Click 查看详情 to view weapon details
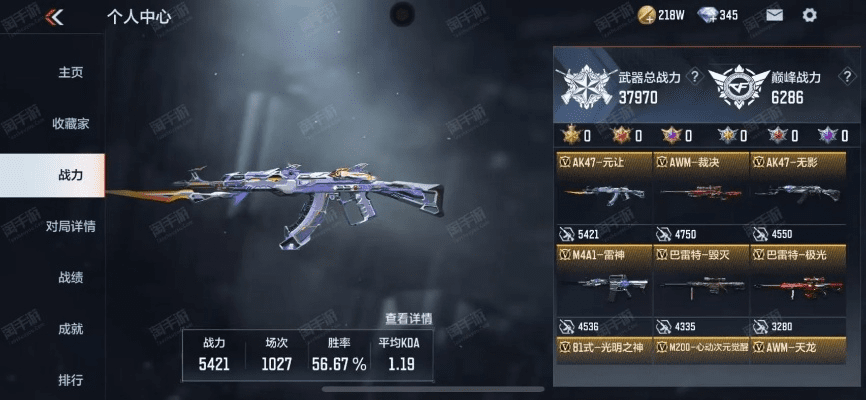The width and height of the screenshot is (866, 400). click(x=408, y=319)
